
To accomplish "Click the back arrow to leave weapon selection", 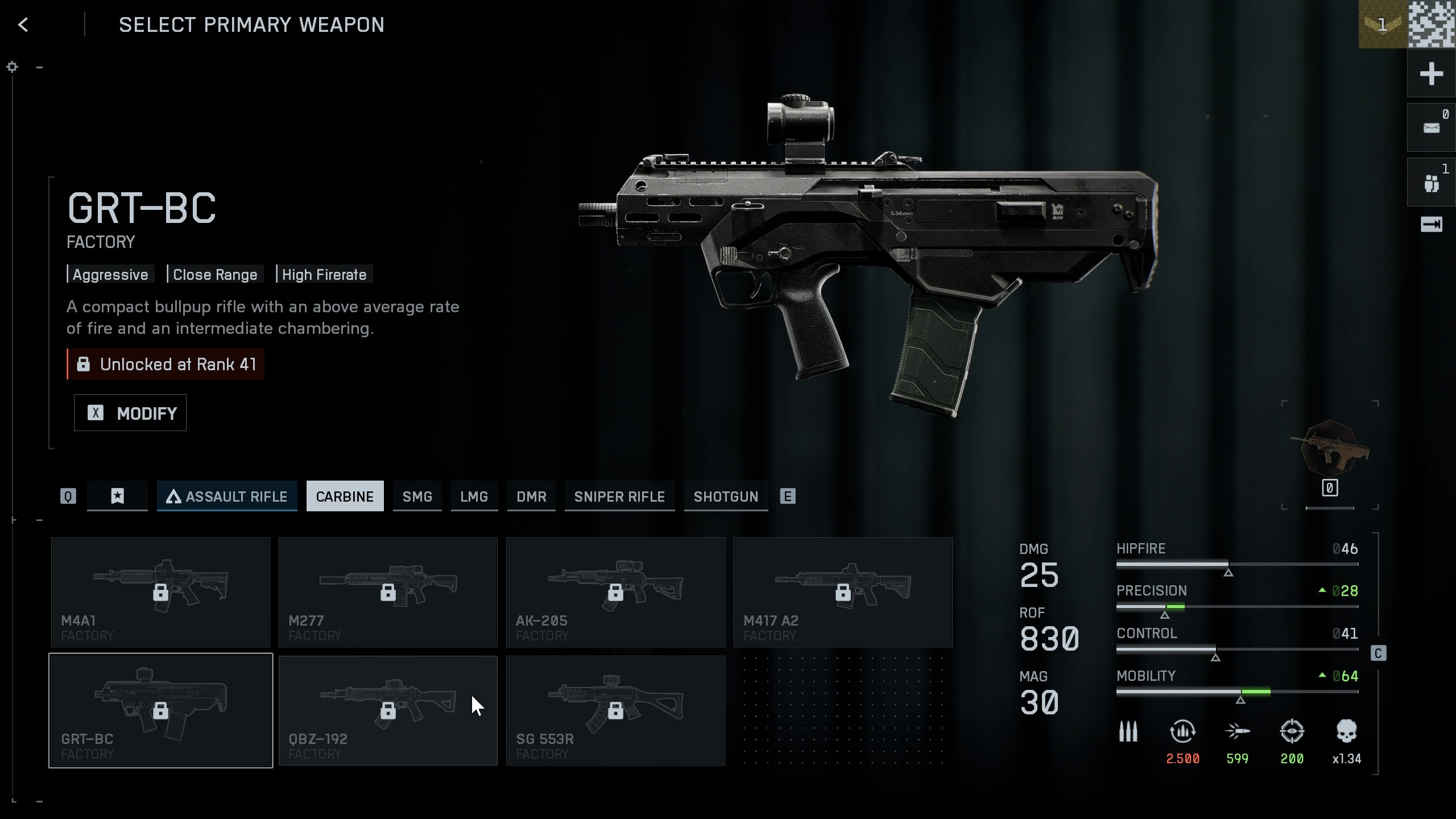I will 23,24.
